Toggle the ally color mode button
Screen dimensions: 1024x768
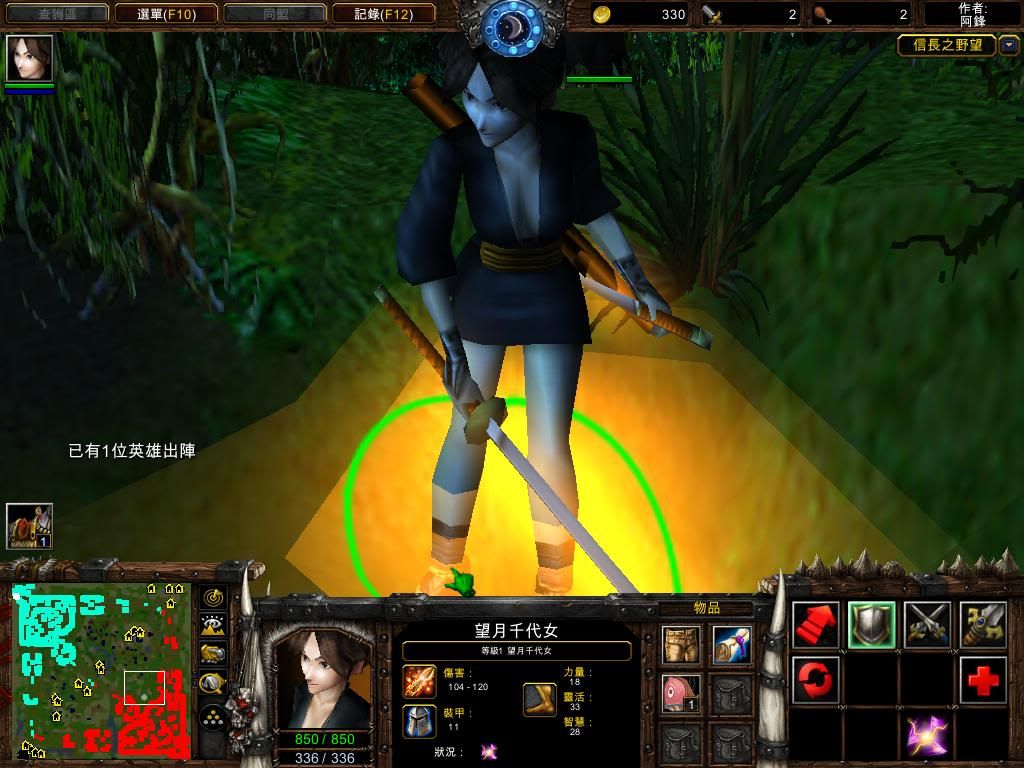tap(213, 654)
